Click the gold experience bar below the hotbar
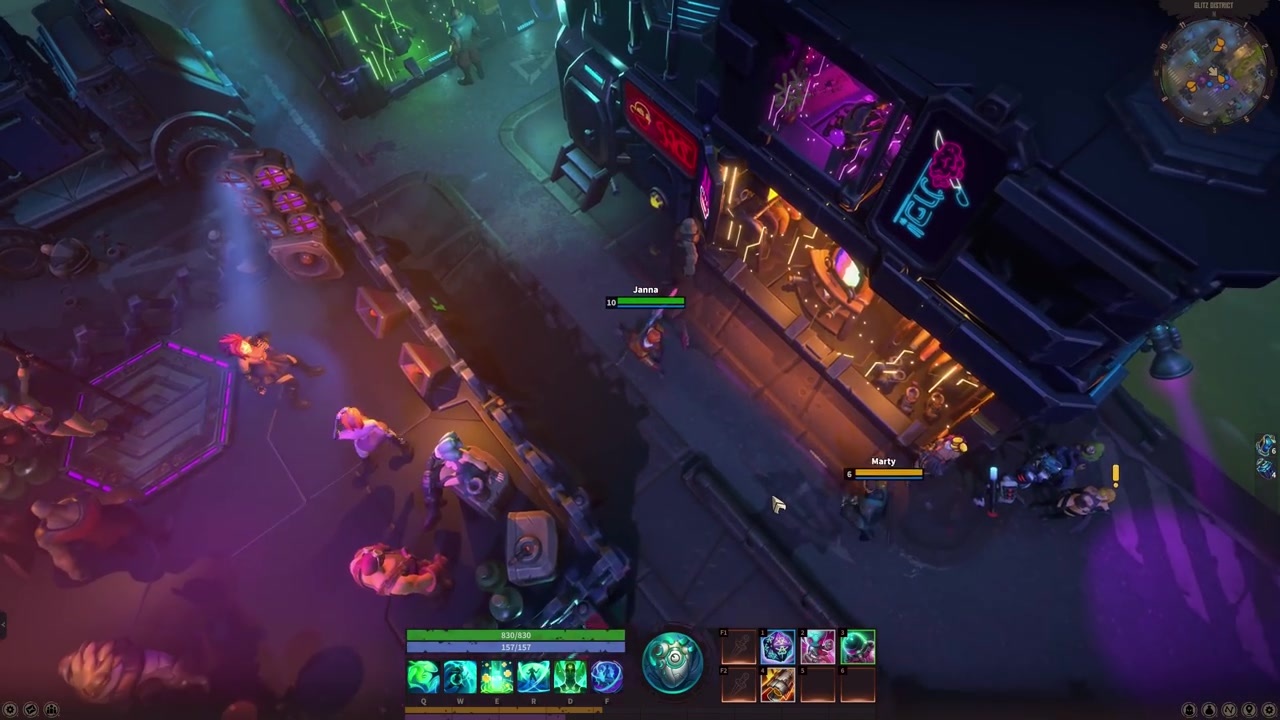The height and width of the screenshot is (720, 1280). 502,710
